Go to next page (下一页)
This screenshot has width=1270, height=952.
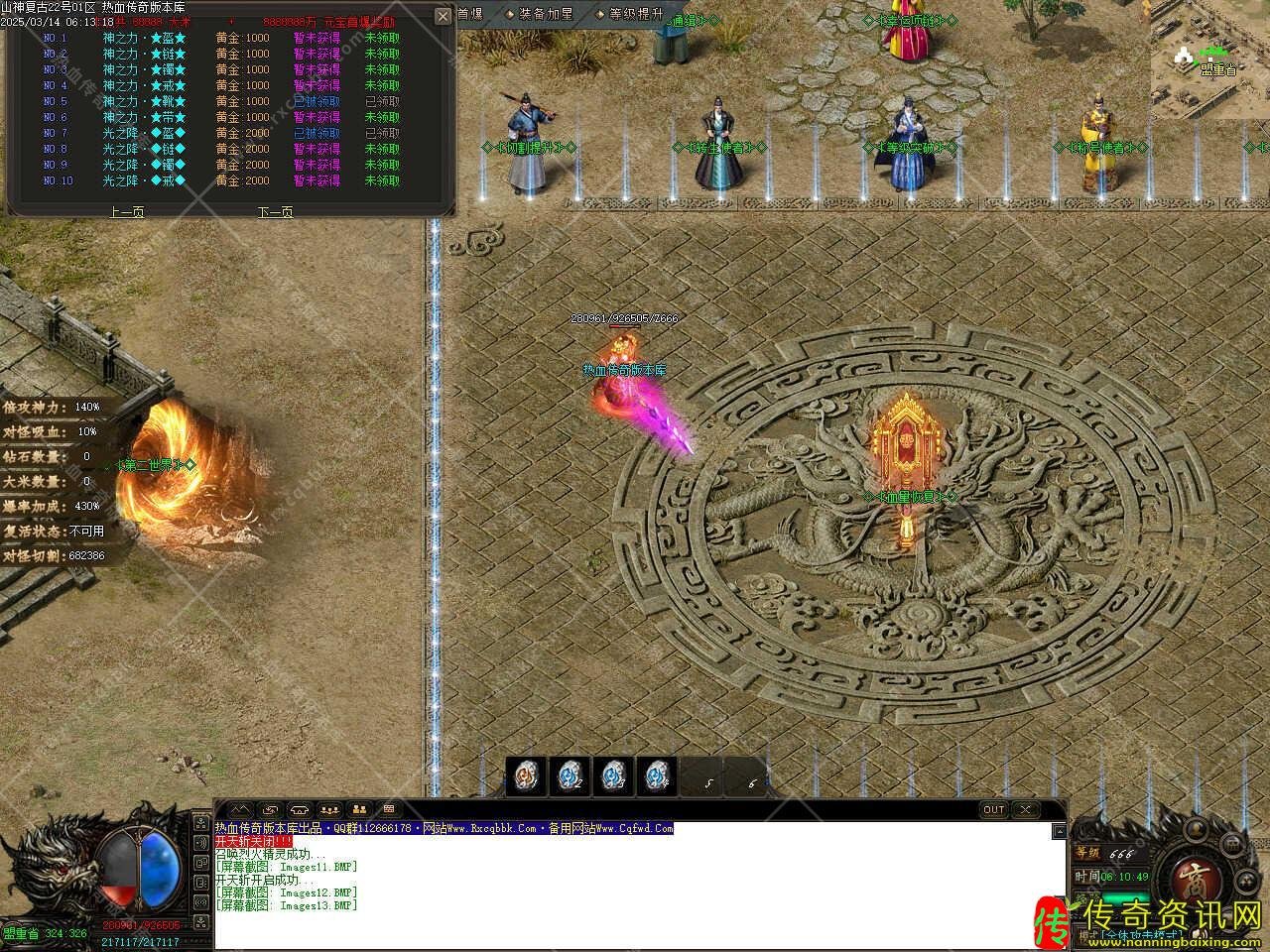point(275,211)
